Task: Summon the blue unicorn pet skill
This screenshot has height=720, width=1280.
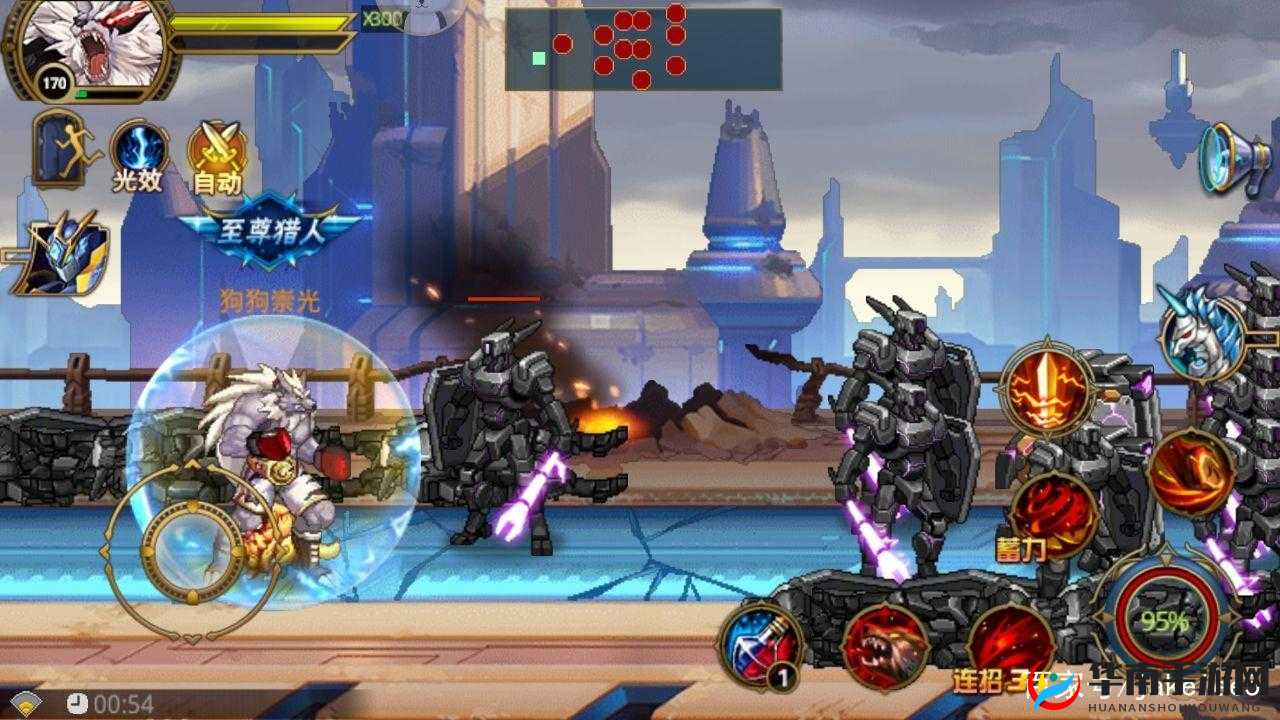Action: (1201, 334)
